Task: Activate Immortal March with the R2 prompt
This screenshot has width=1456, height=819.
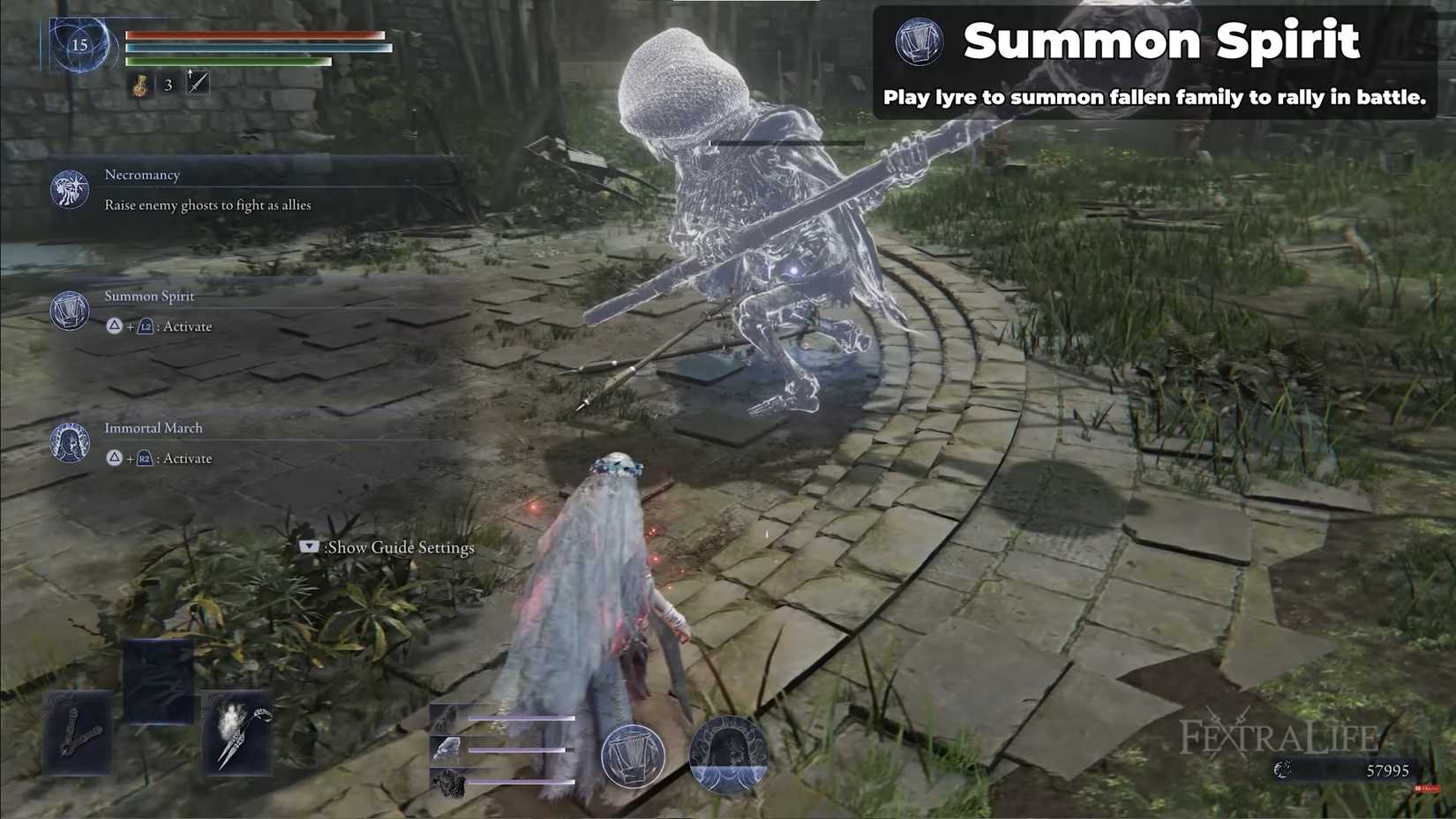Action: [x=144, y=459]
